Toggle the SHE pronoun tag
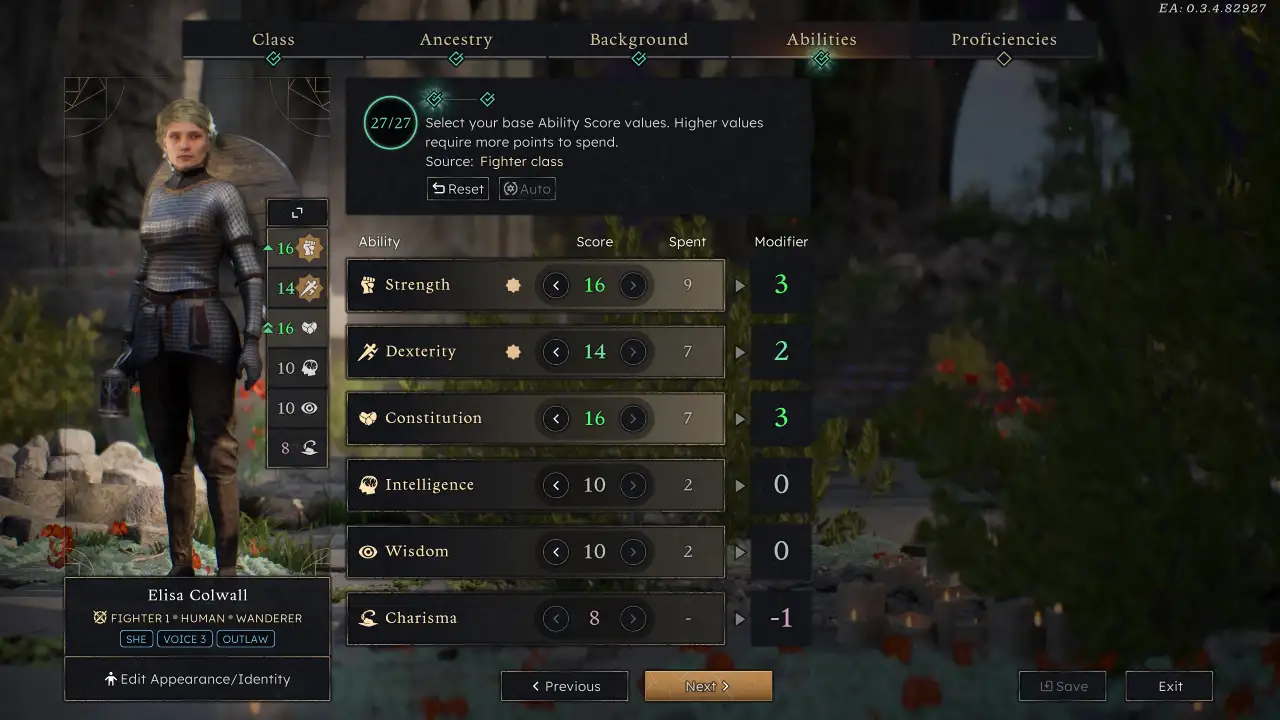This screenshot has height=720, width=1280. click(x=136, y=639)
